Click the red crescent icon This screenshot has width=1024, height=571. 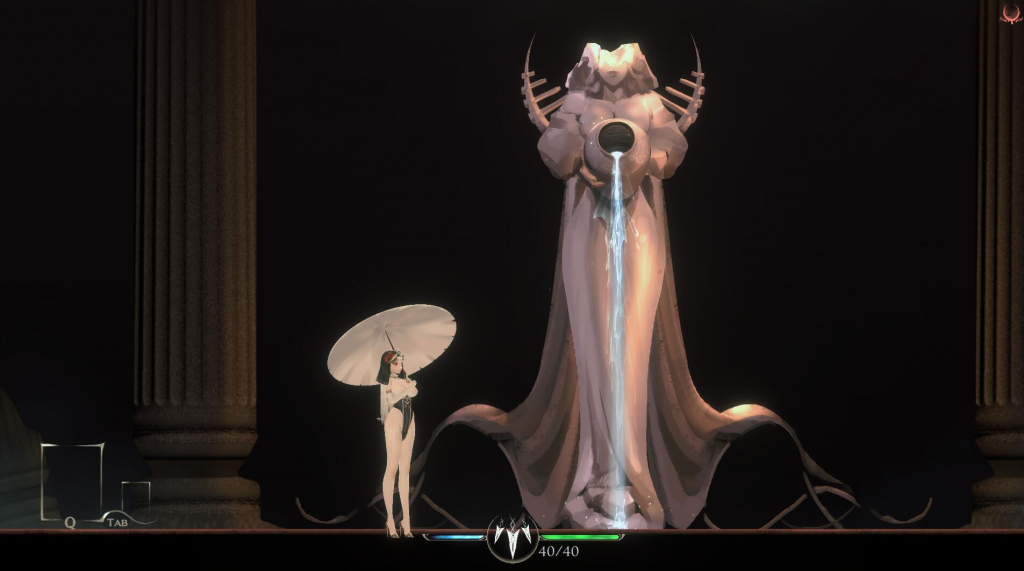(1011, 13)
